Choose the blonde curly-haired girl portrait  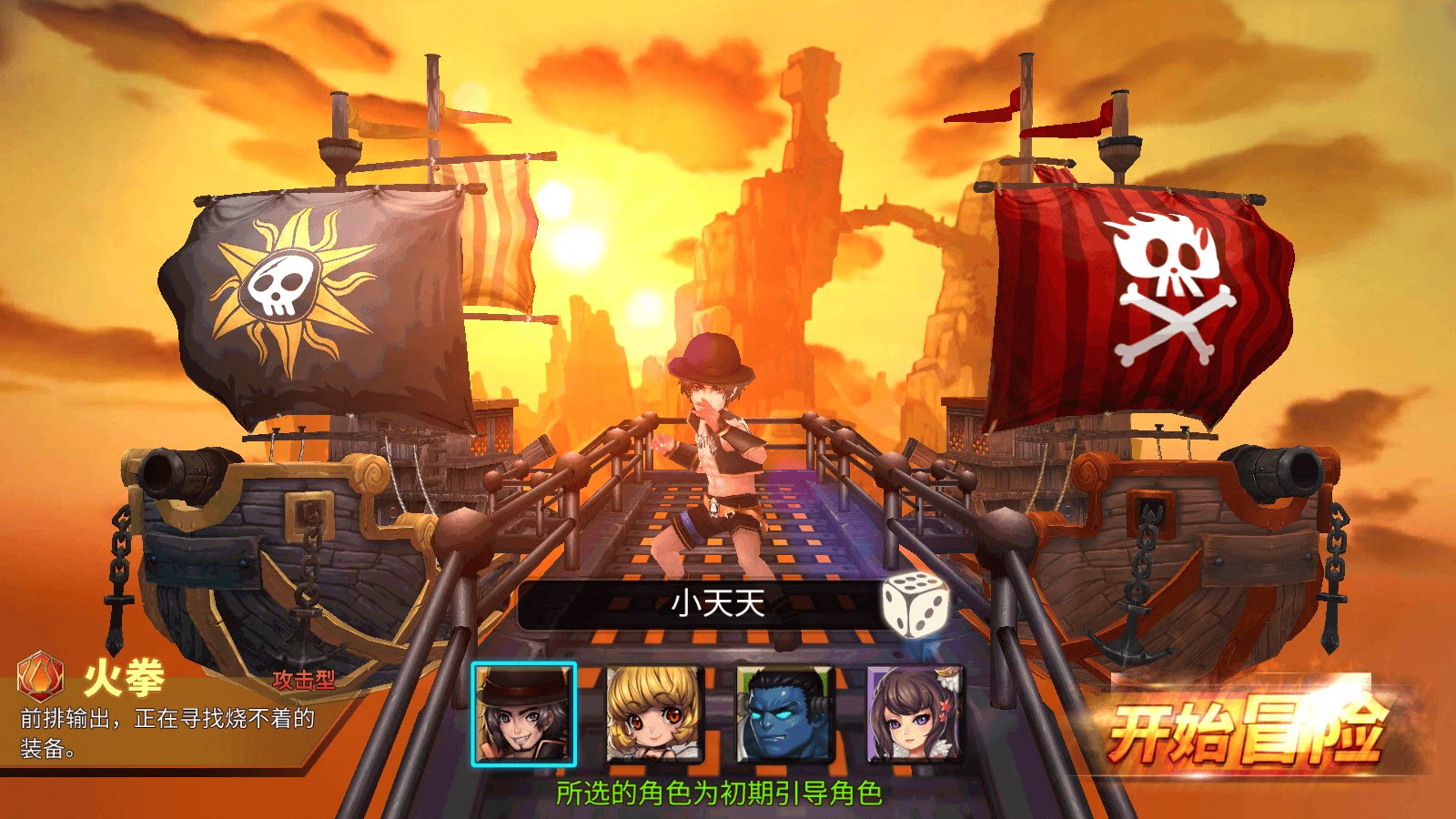(653, 714)
